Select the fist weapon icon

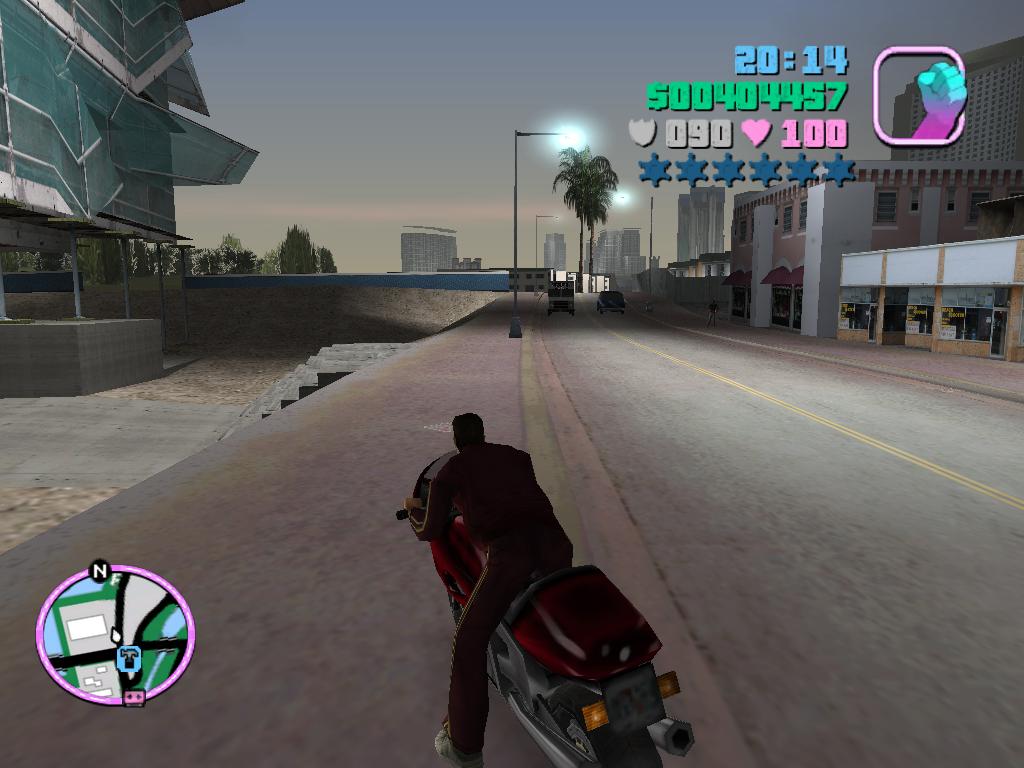[x=918, y=96]
